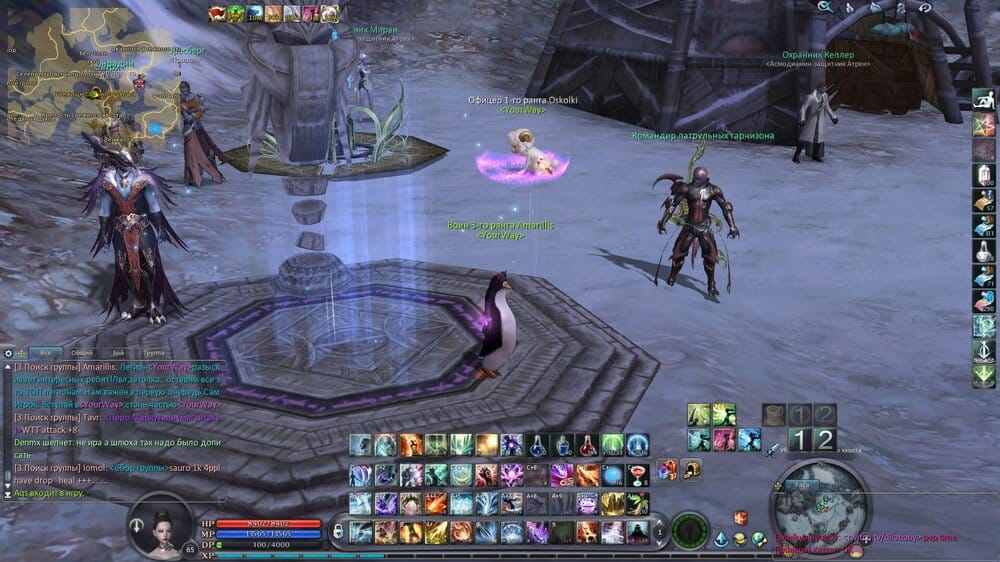Click the green circular gauge
Screen dimensions: 1000x562
click(x=690, y=529)
